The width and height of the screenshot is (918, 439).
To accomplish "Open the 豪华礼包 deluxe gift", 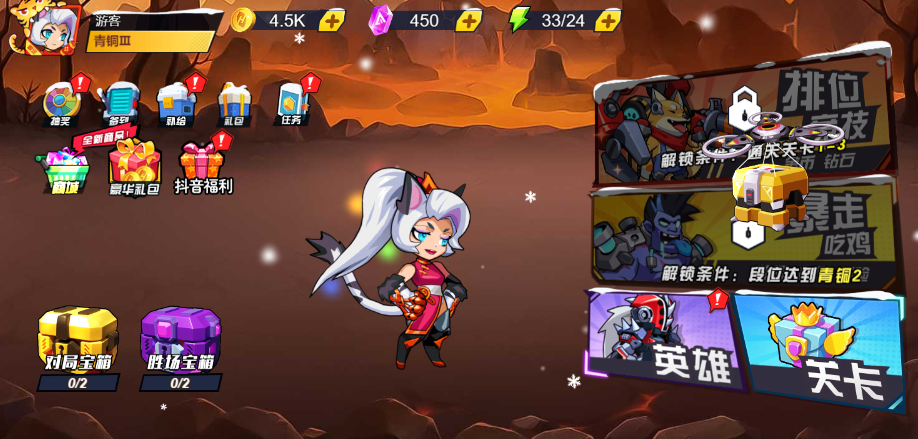I will (134, 167).
